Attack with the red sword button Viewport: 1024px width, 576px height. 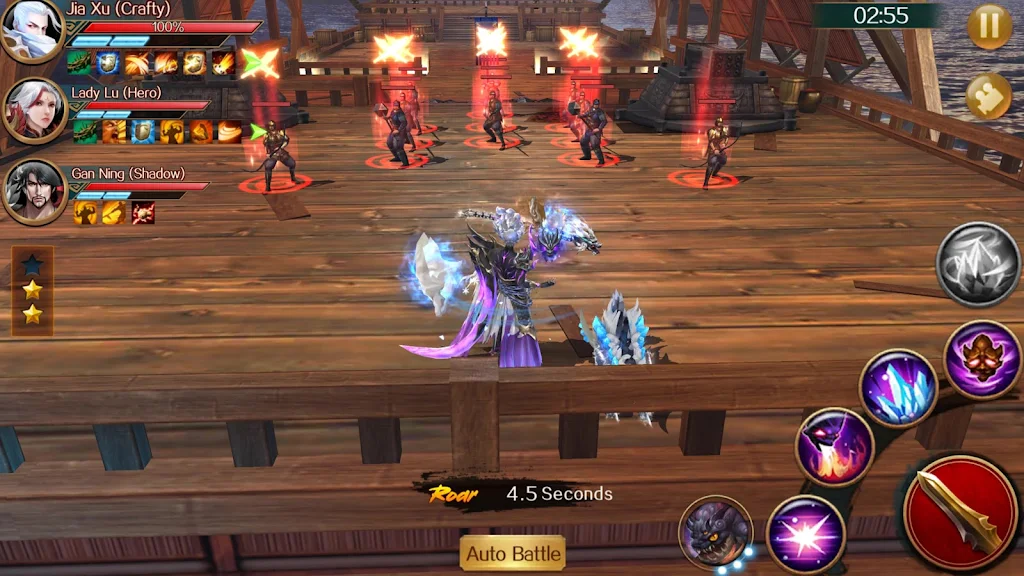pos(960,513)
